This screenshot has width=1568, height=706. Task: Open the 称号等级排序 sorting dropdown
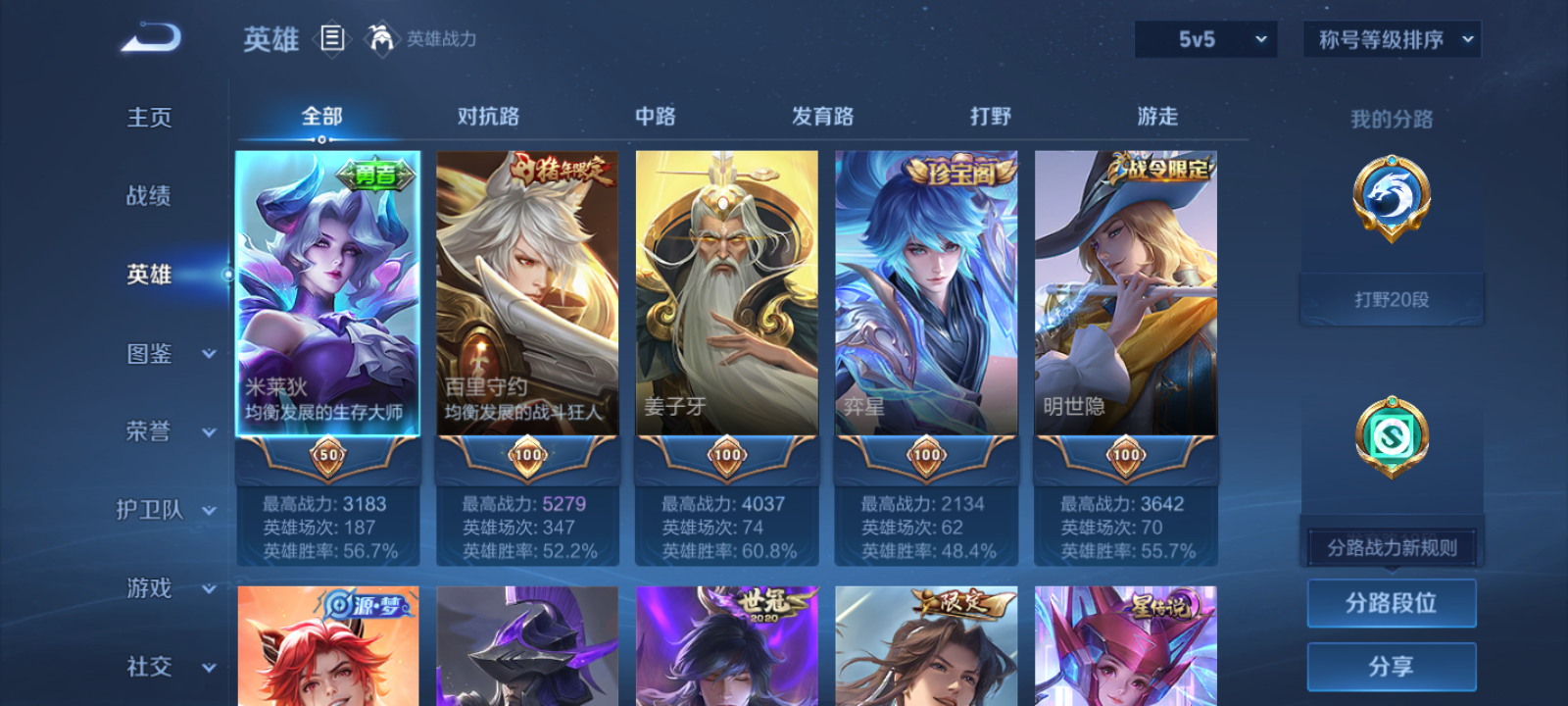1390,39
